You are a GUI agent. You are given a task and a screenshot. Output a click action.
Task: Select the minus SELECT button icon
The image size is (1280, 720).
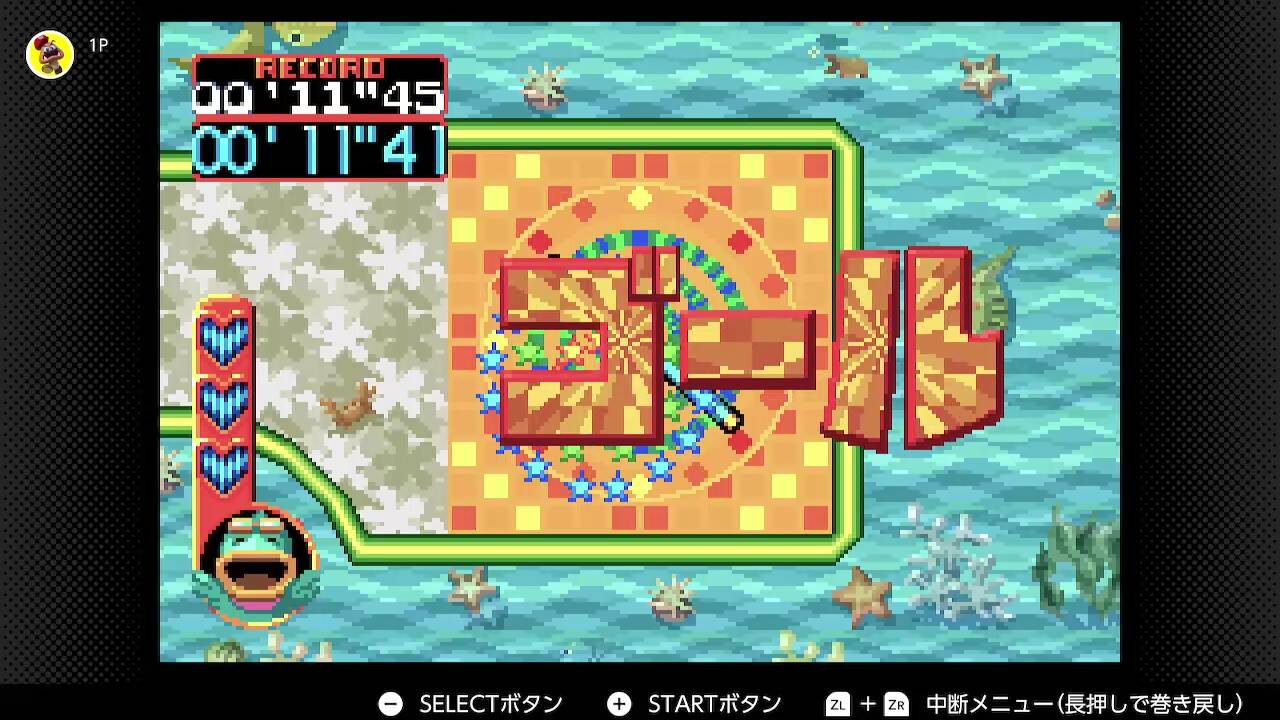pyautogui.click(x=390, y=702)
